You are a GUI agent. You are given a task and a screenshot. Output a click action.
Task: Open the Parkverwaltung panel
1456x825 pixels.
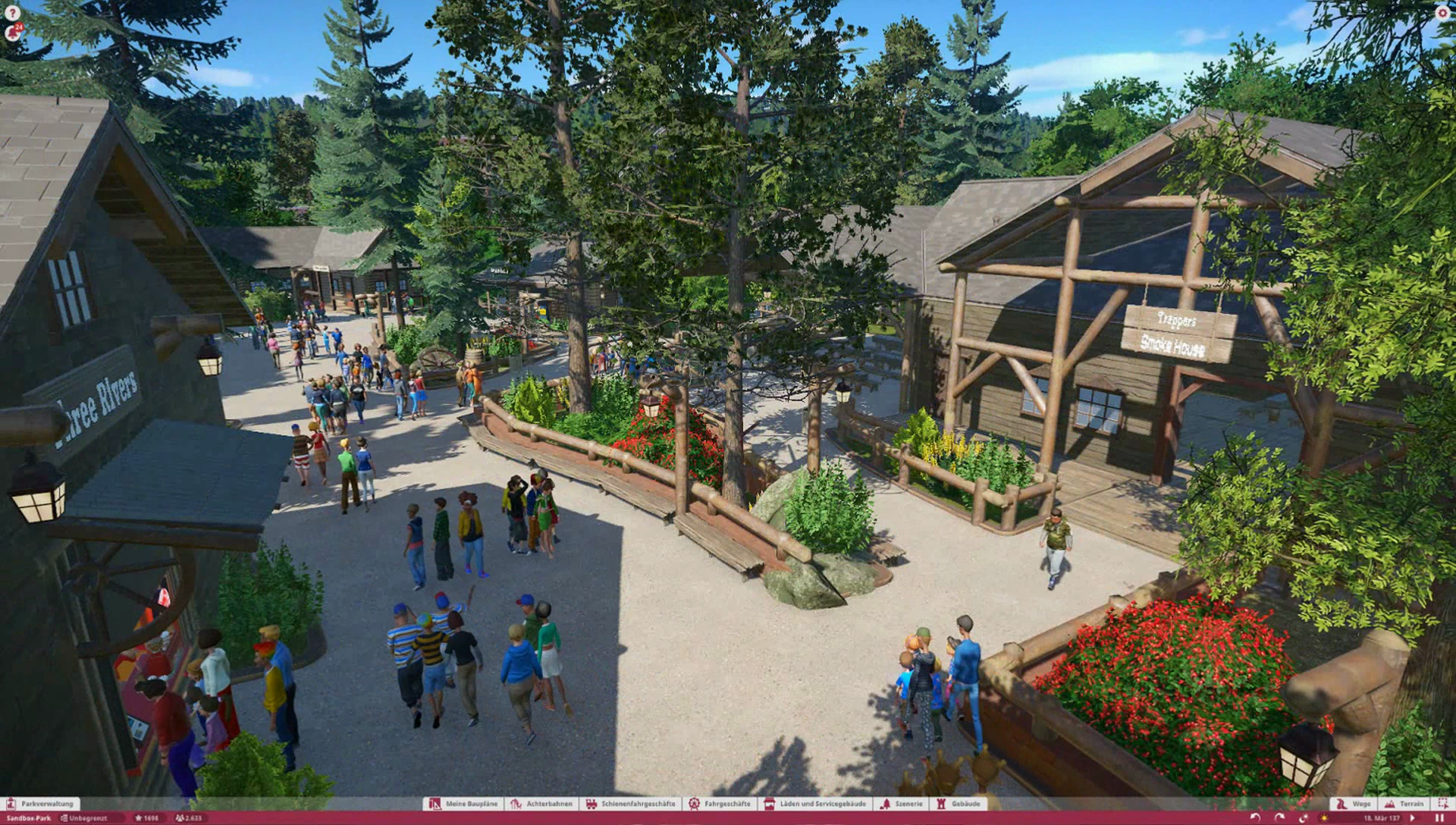[x=40, y=804]
